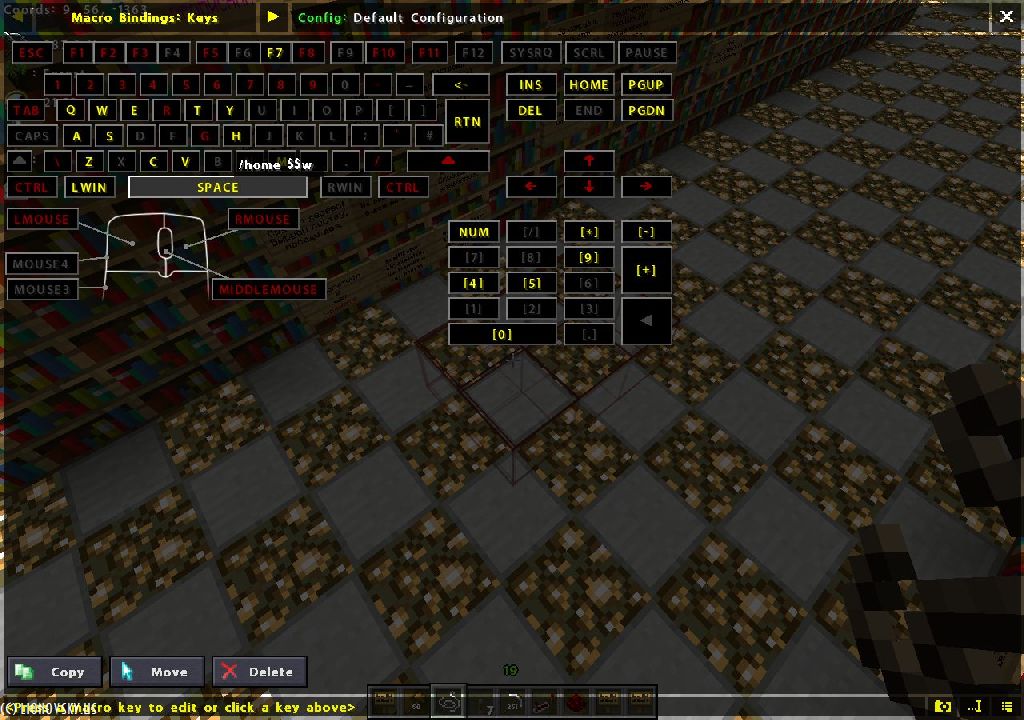This screenshot has height=720, width=1024.
Task: Open the Config: Default Configuration selector
Action: [x=400, y=17]
